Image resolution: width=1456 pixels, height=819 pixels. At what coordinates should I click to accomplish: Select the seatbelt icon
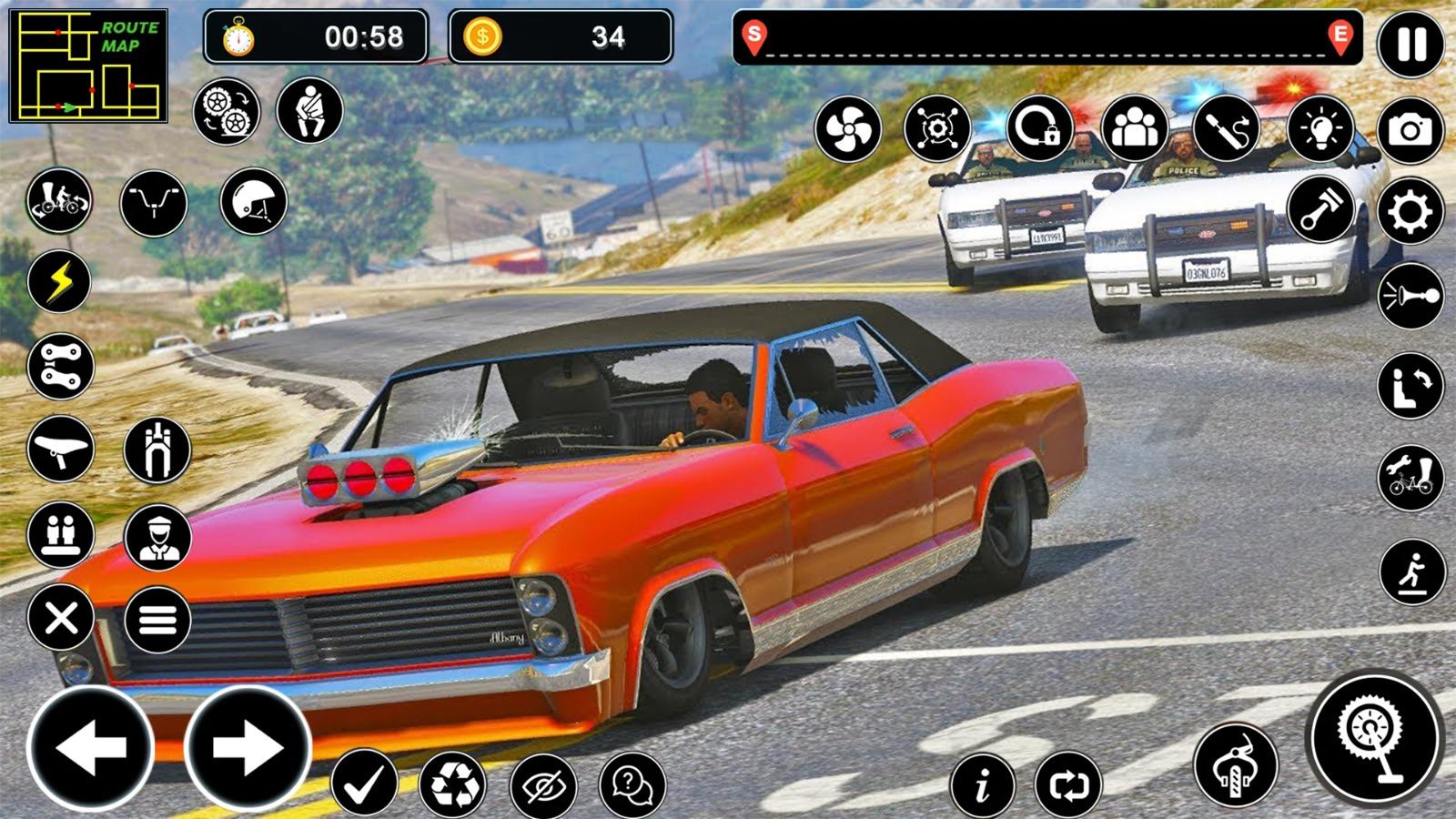point(310,111)
